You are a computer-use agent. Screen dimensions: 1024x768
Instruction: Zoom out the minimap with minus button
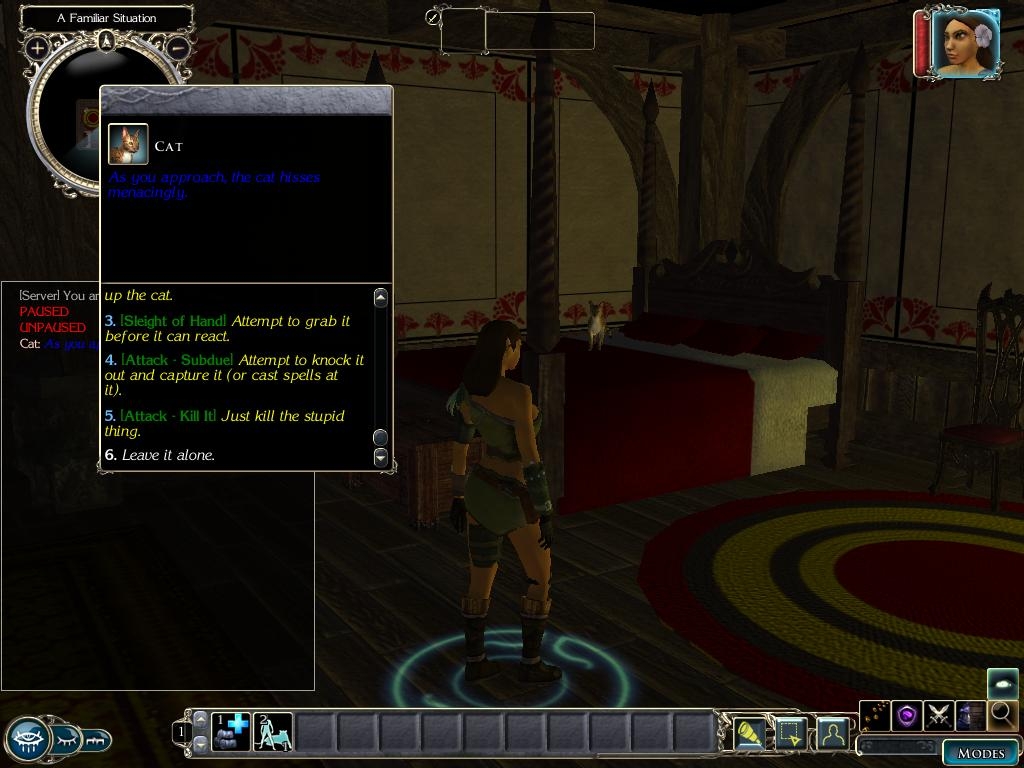tap(177, 47)
